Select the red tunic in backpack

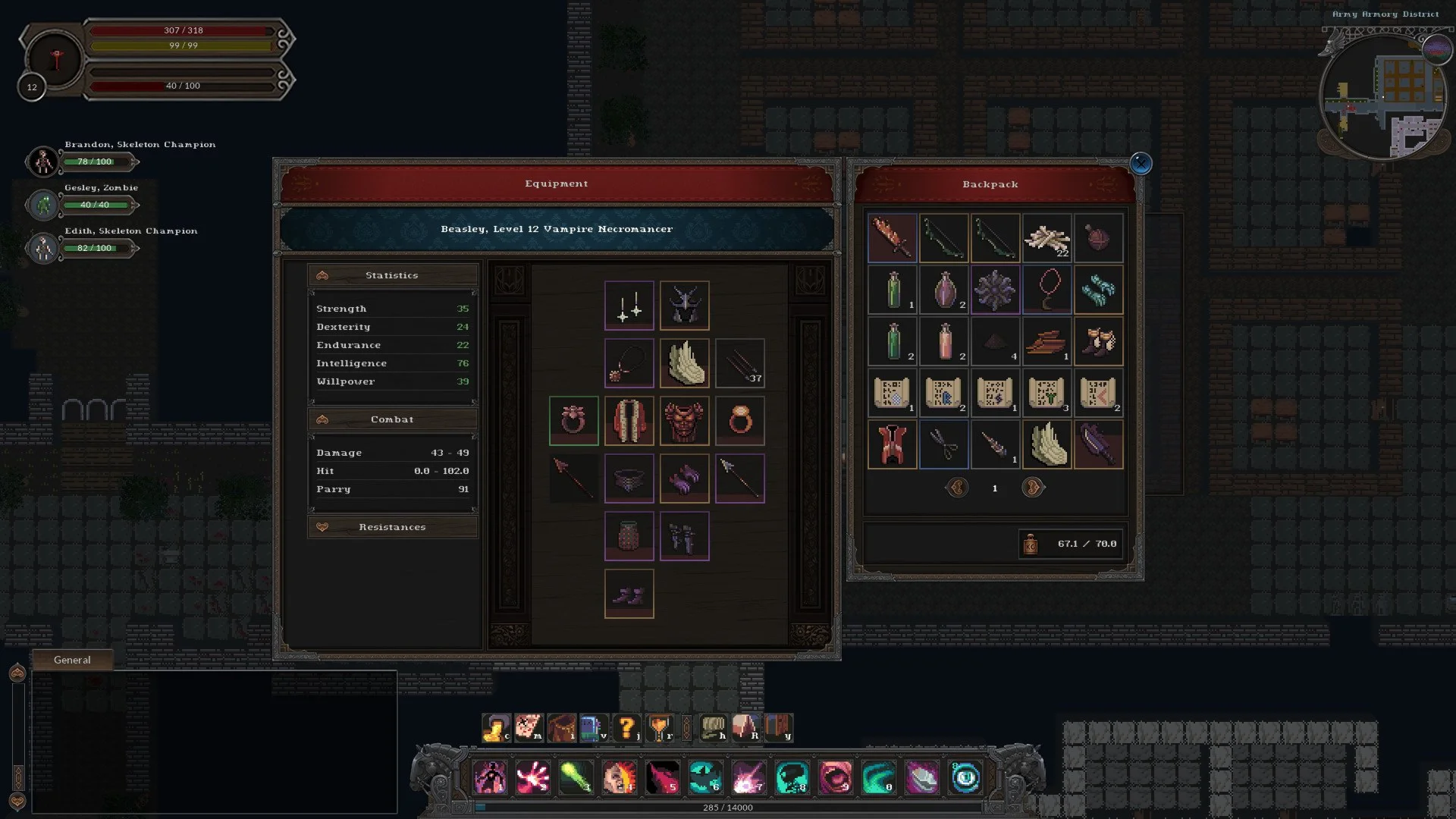coord(892,444)
